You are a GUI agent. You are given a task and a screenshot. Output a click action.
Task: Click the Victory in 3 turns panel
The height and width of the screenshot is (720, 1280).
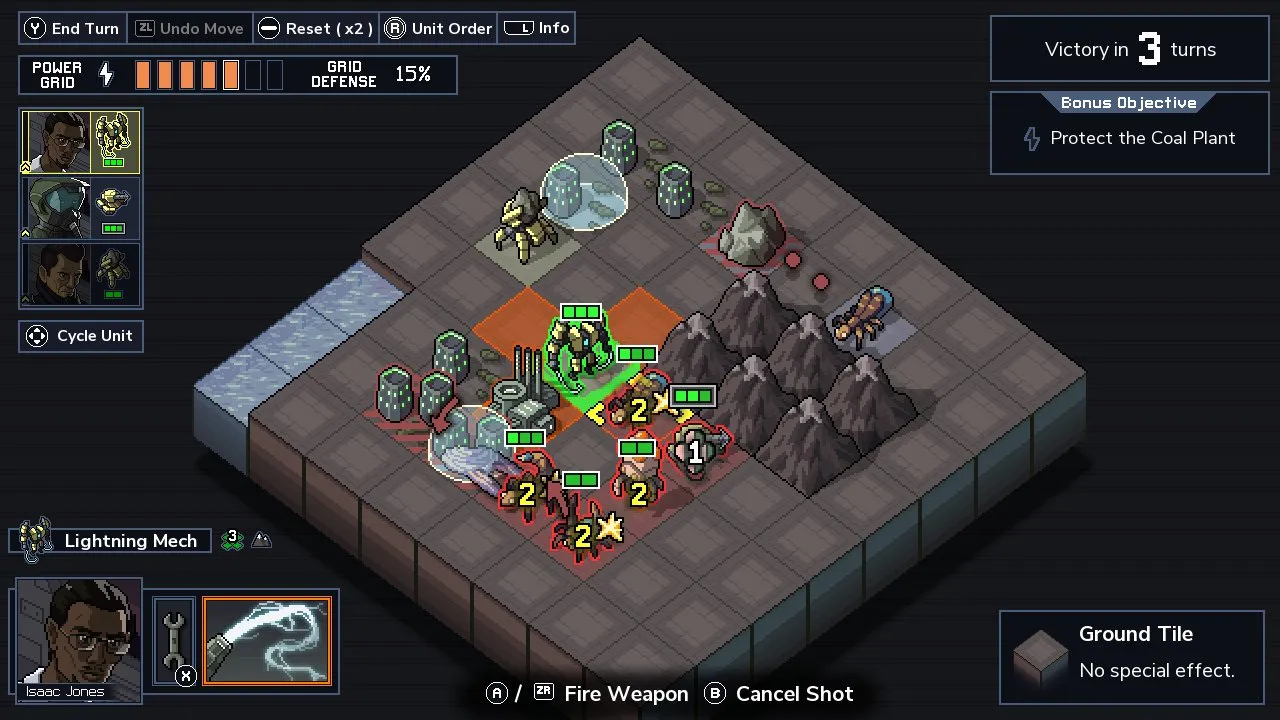tap(1128, 48)
